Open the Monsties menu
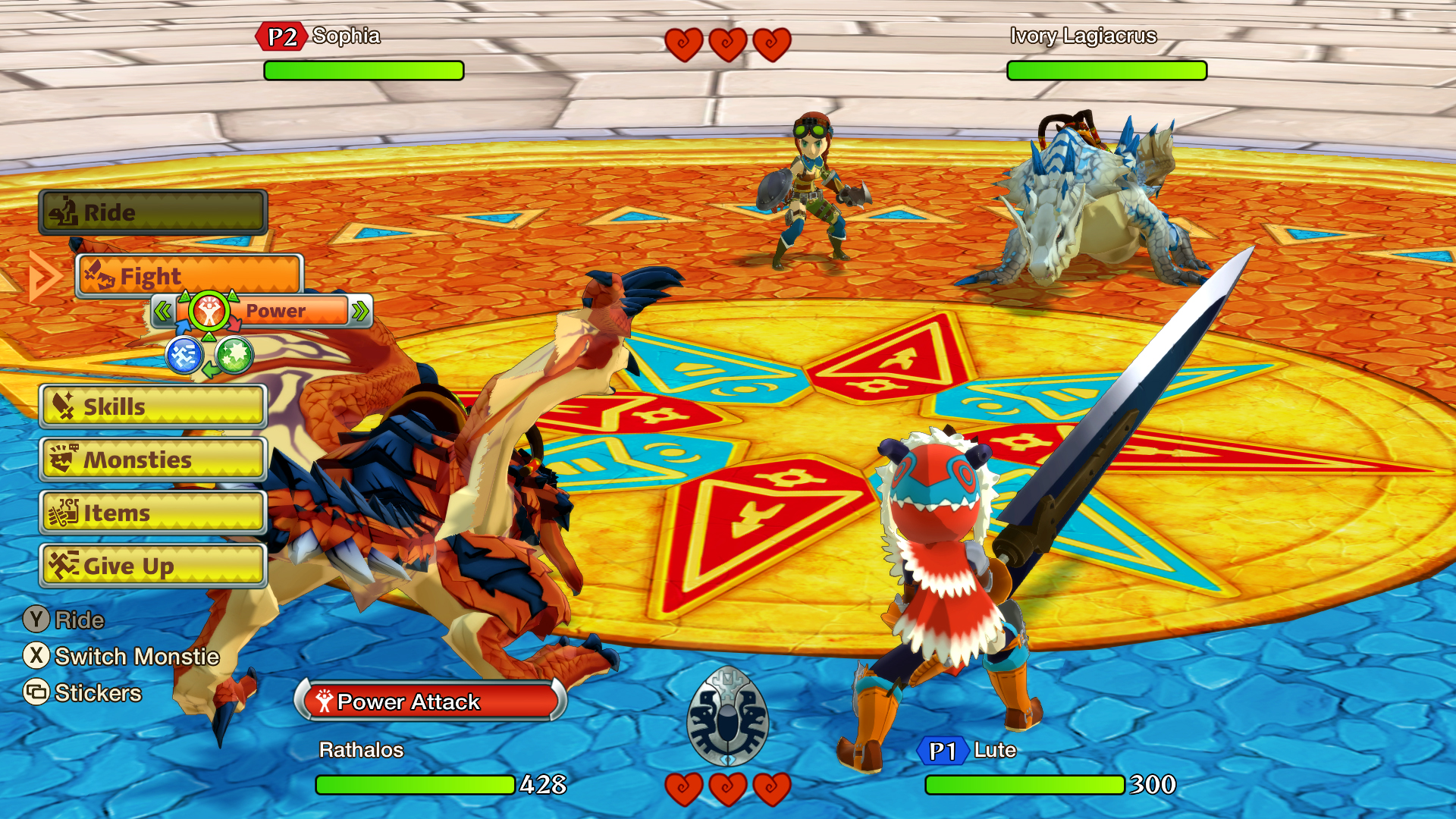The image size is (1456, 819). [x=152, y=460]
